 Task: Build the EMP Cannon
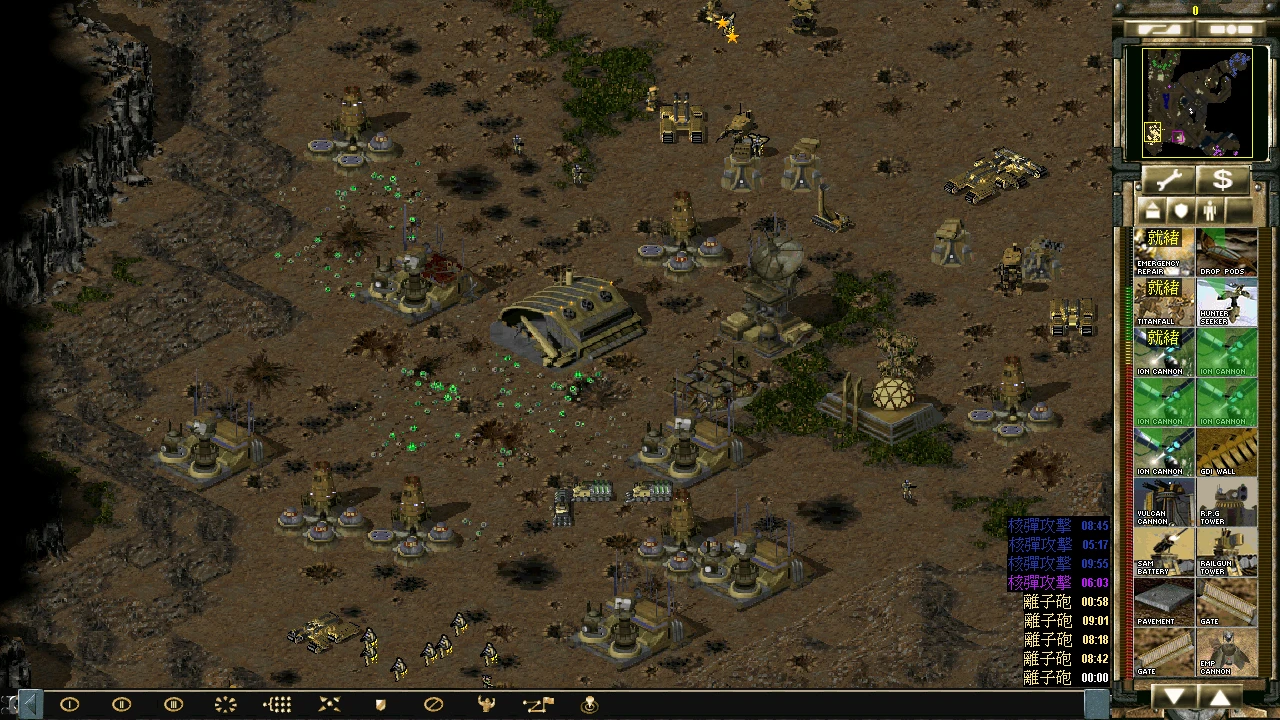(x=1227, y=652)
